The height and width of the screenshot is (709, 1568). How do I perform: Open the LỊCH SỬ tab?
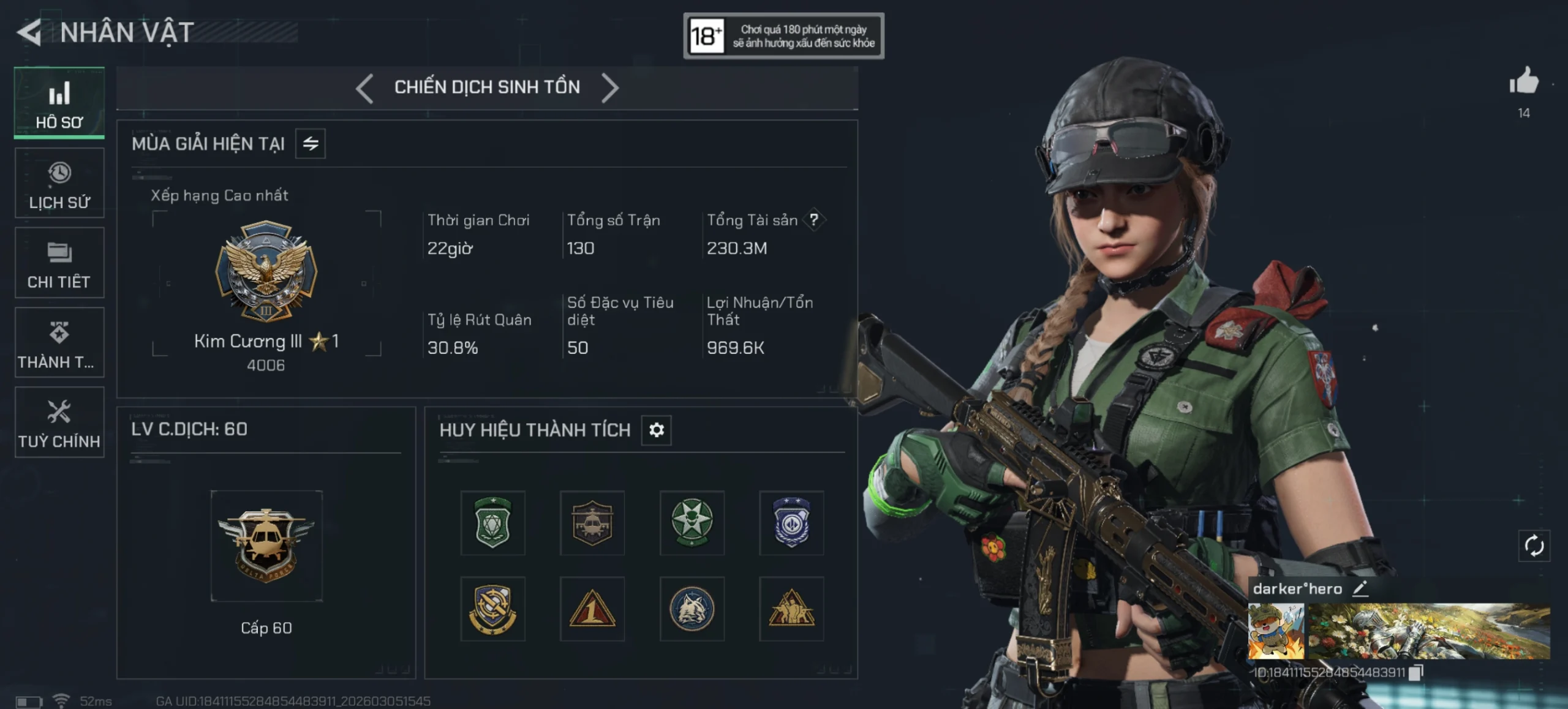(59, 183)
